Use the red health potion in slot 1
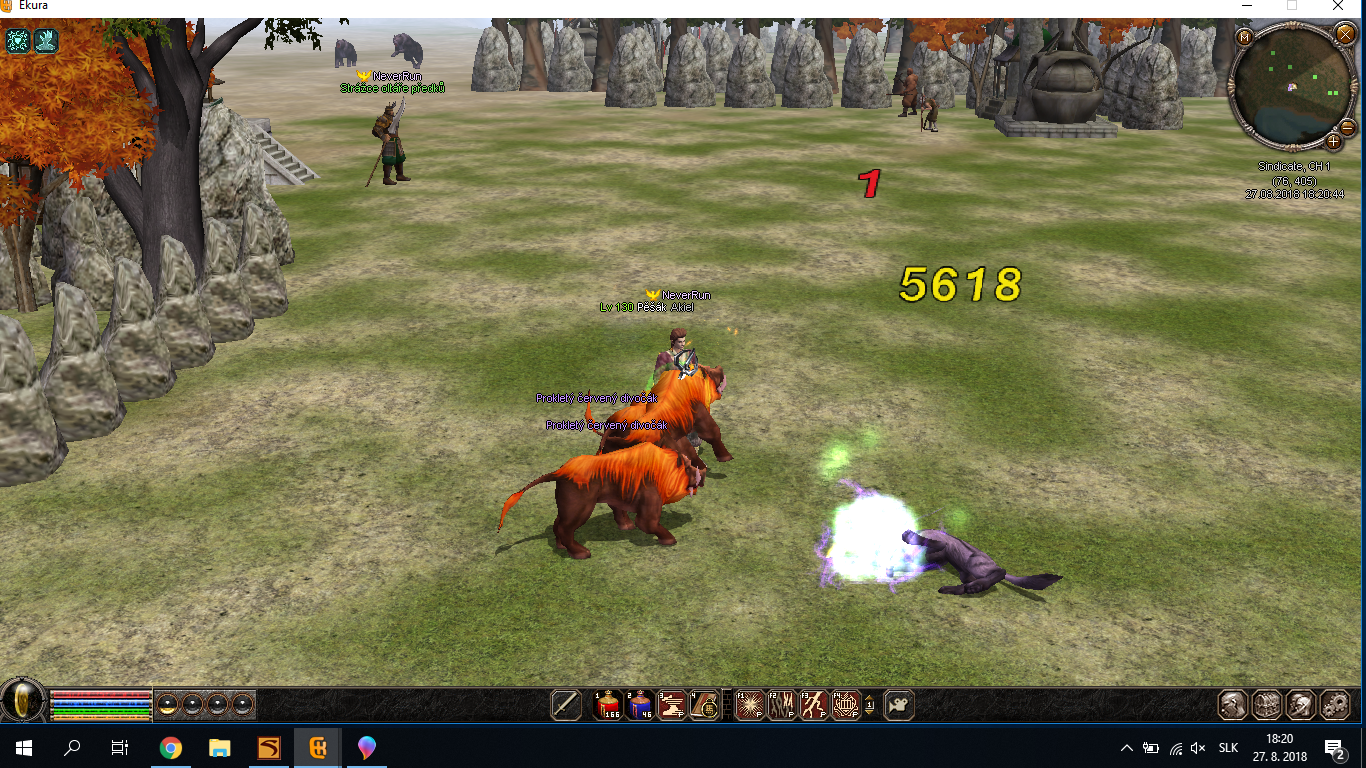Screen dimensions: 1366x768 607,705
